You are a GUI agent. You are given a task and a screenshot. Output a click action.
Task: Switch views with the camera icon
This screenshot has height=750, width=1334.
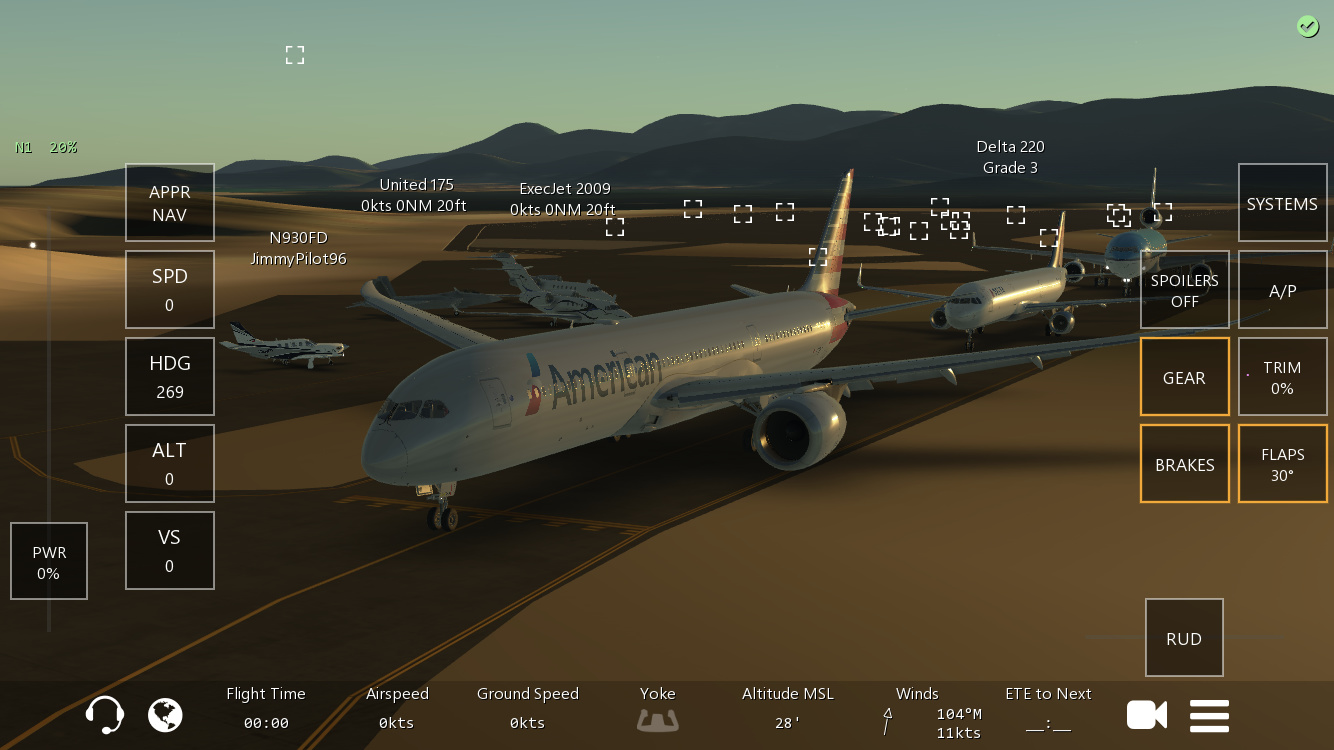1147,715
